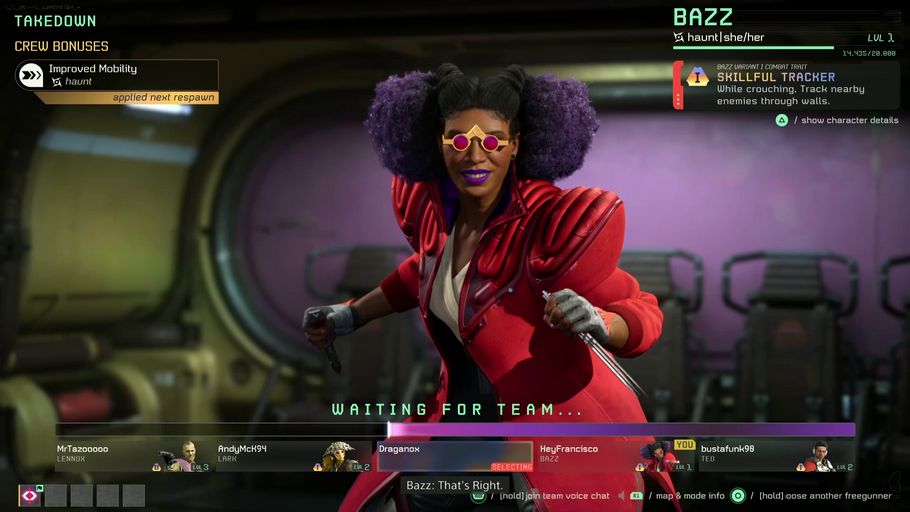Choose AndyMcK94's Lark player card
This screenshot has width=910, height=512.
point(293,456)
